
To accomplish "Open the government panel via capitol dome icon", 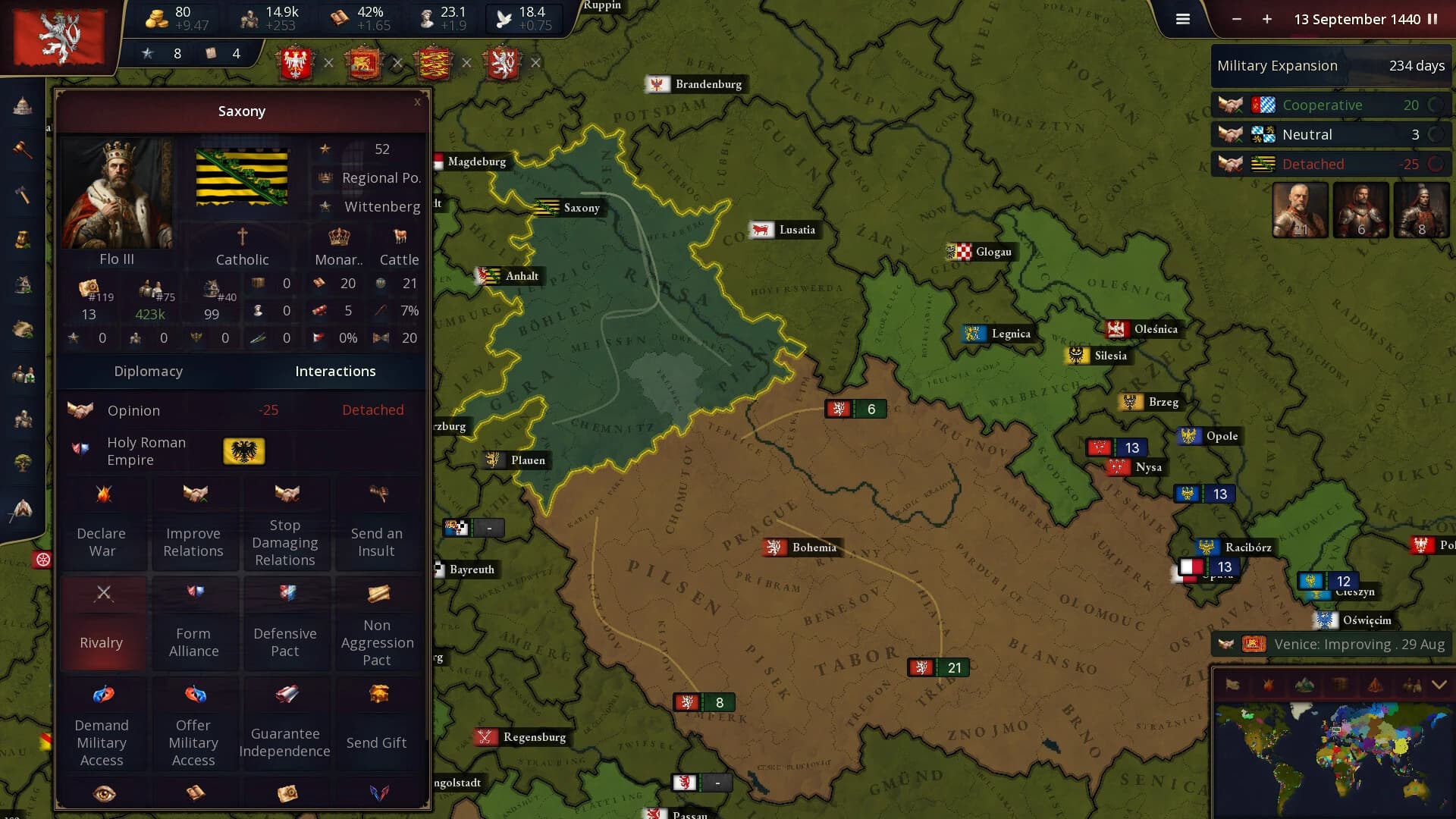I will [22, 106].
